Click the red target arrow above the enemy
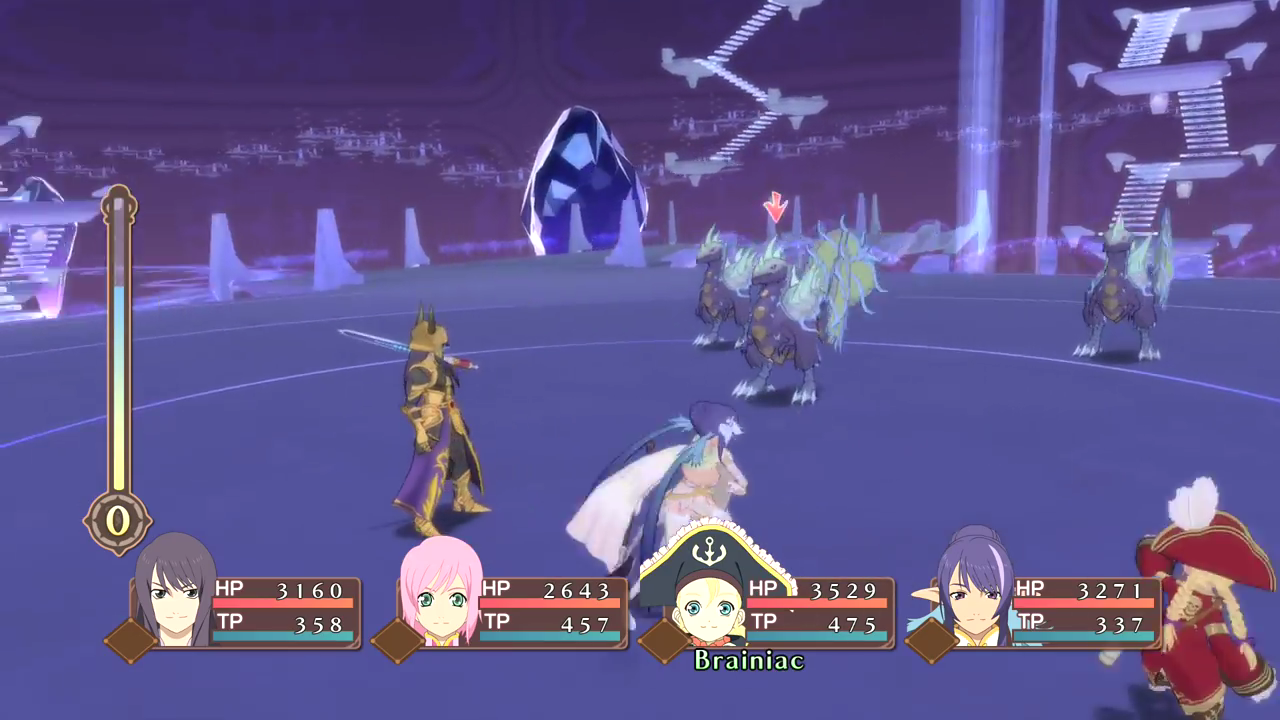This screenshot has height=720, width=1280. coord(775,208)
